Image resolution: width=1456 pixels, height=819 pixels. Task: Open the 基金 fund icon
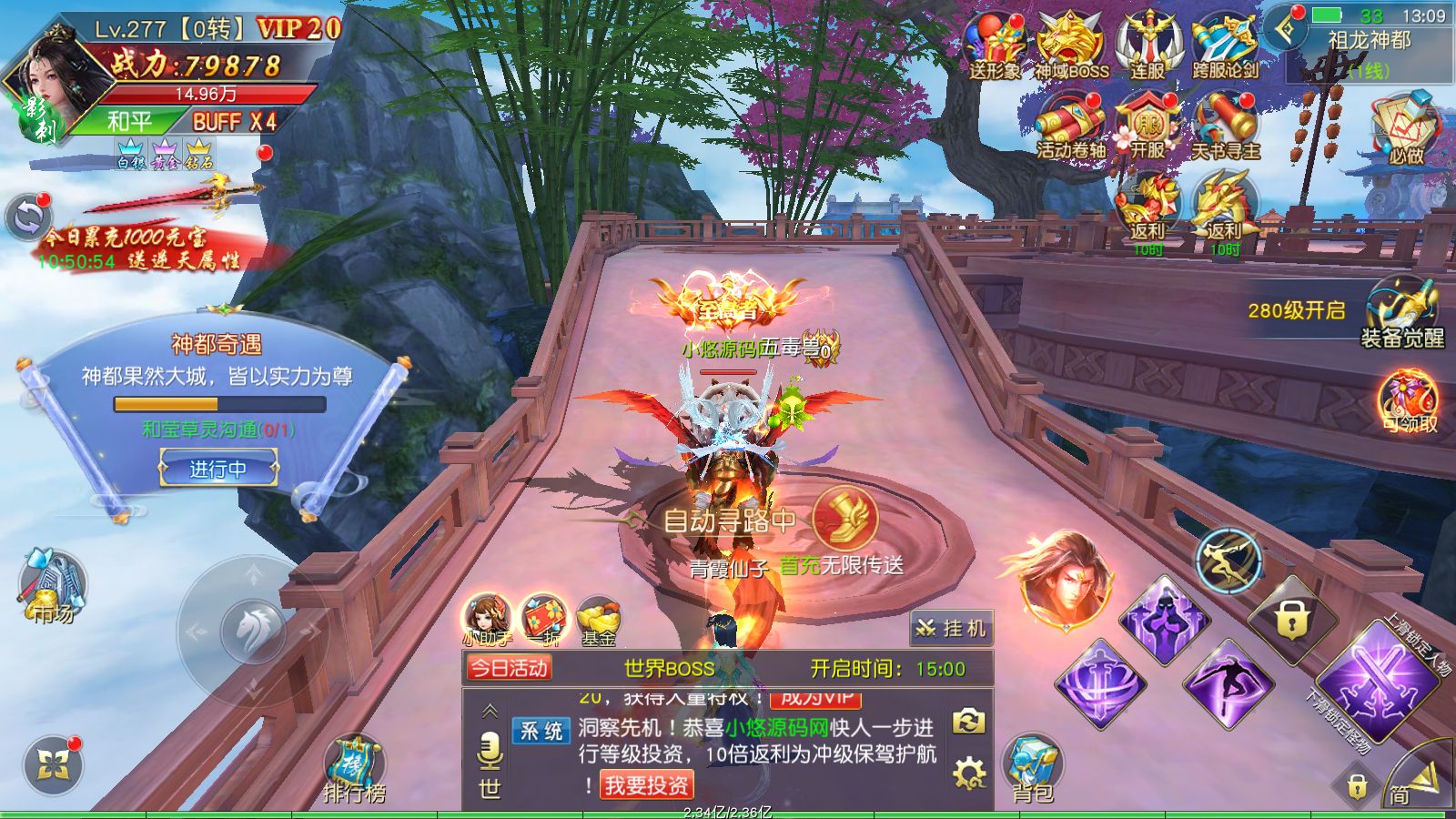tap(598, 619)
